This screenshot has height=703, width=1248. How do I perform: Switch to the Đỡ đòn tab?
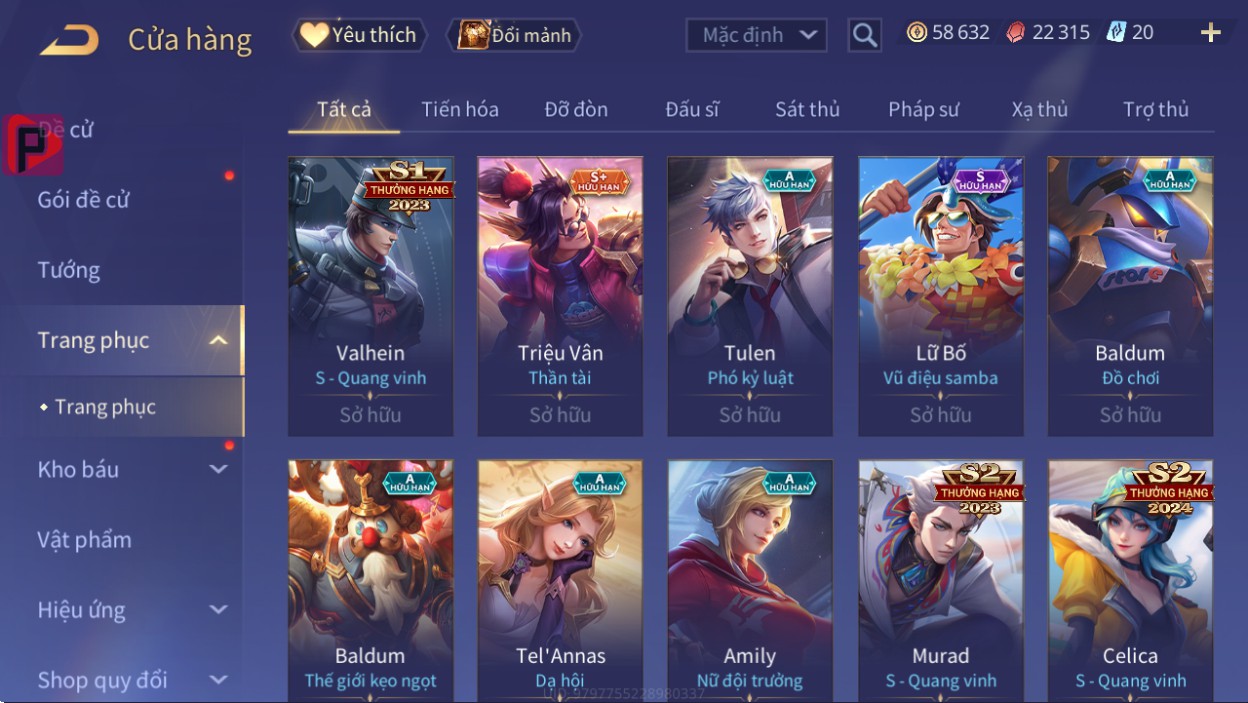(x=576, y=109)
